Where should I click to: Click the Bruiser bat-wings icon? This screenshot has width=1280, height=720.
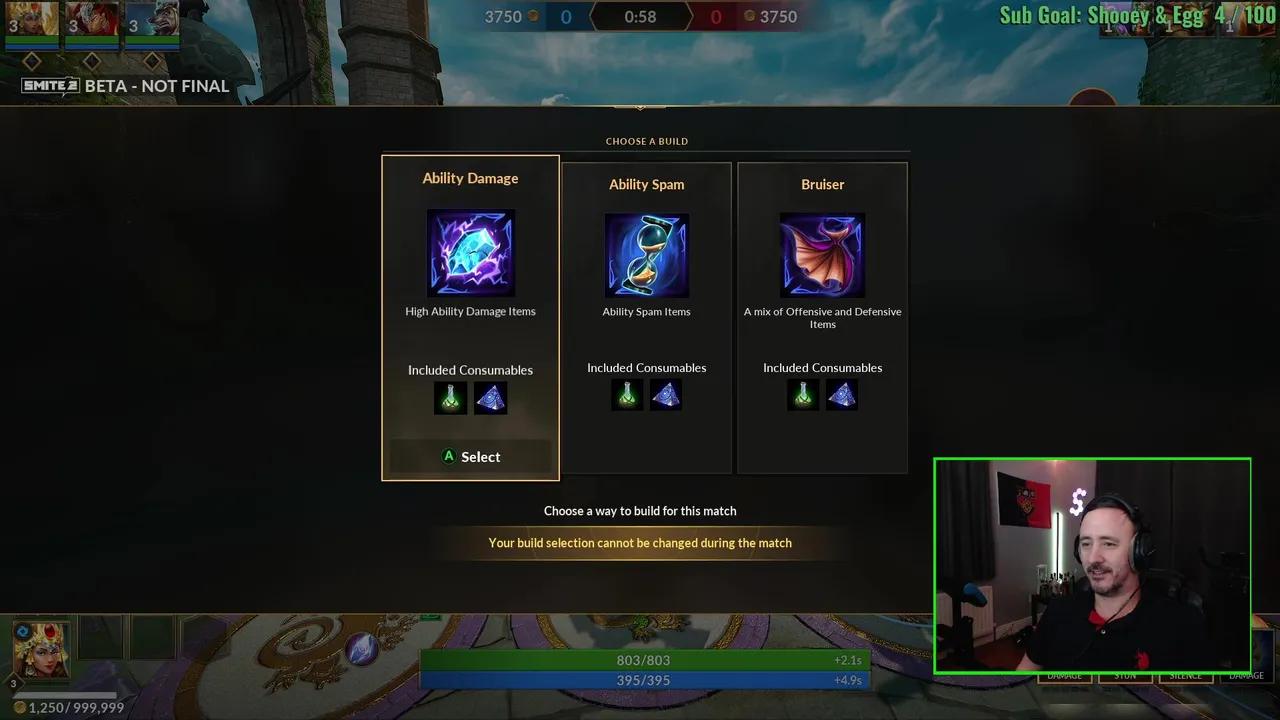822,254
